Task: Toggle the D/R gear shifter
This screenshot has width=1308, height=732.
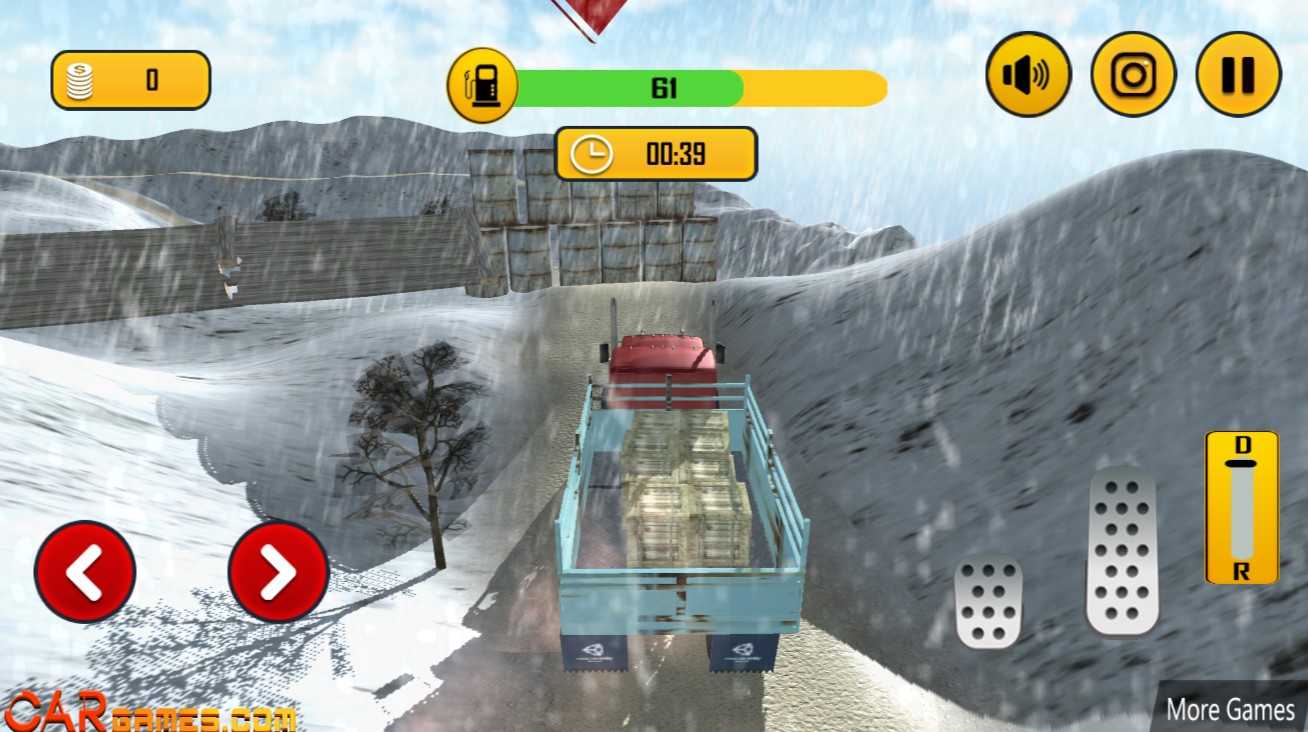Action: click(x=1241, y=508)
